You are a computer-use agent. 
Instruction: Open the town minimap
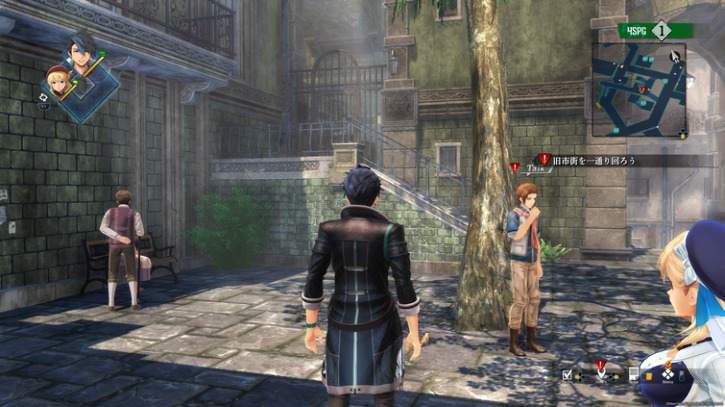[x=639, y=90]
